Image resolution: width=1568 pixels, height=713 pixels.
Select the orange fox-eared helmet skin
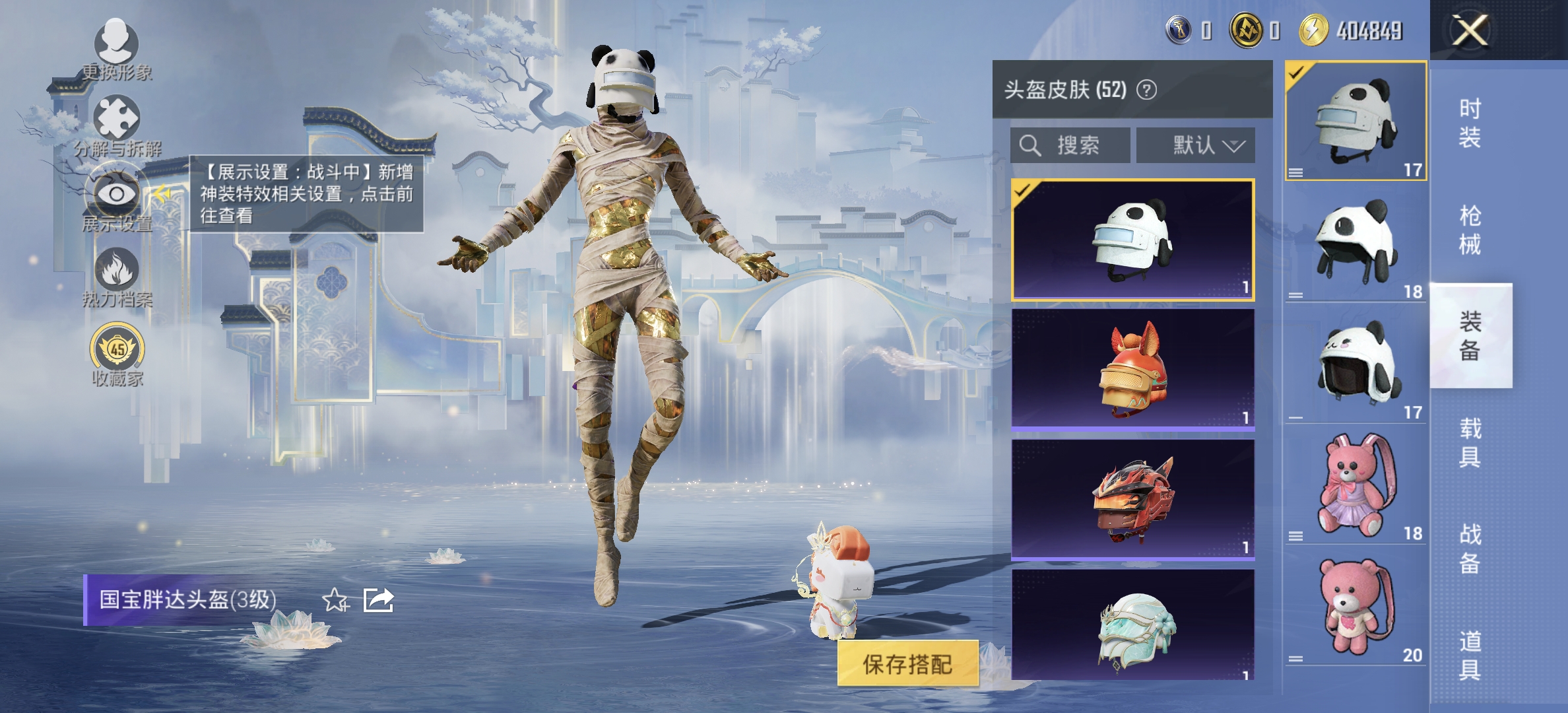click(1132, 369)
